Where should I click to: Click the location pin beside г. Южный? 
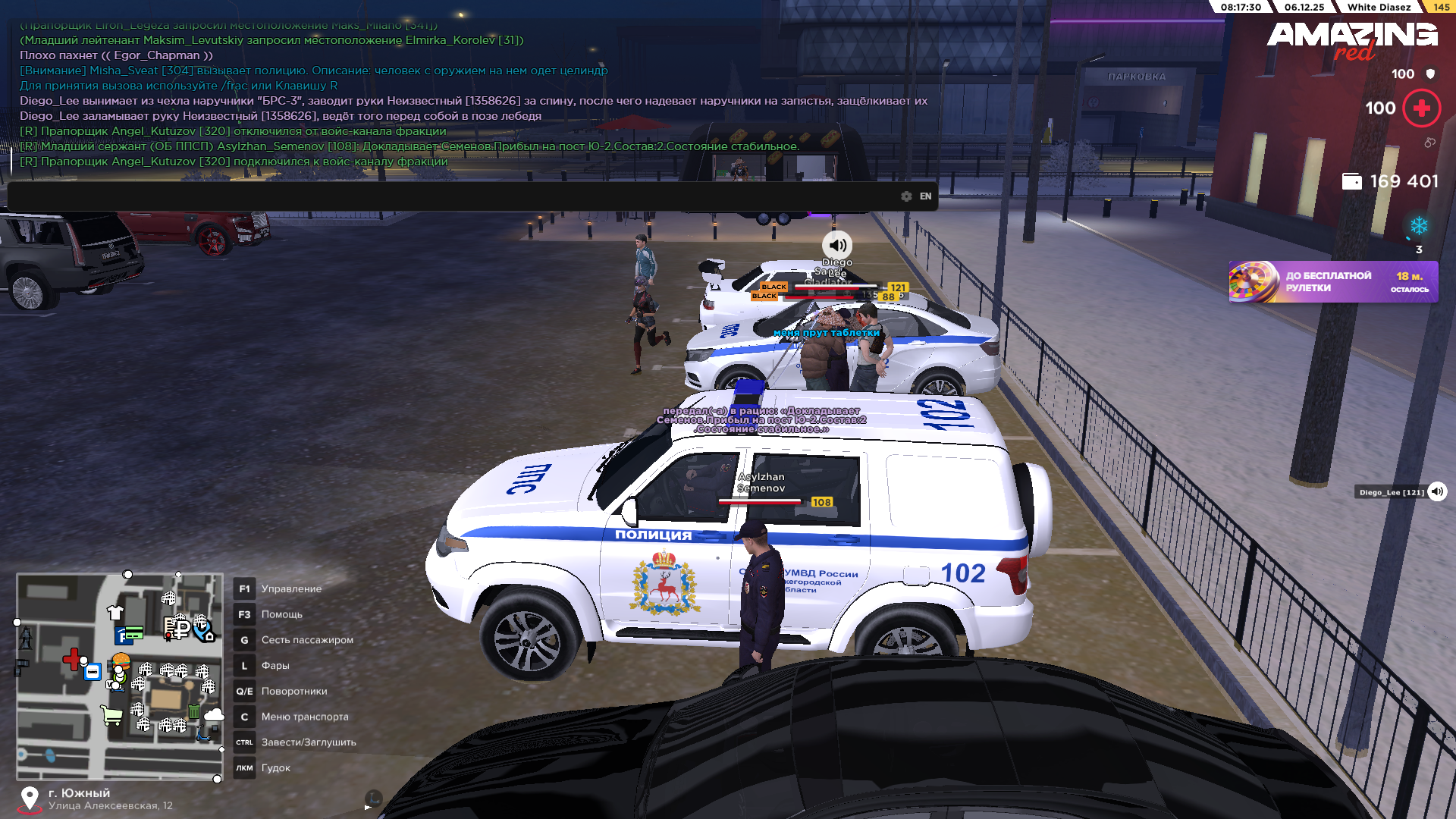click(30, 799)
